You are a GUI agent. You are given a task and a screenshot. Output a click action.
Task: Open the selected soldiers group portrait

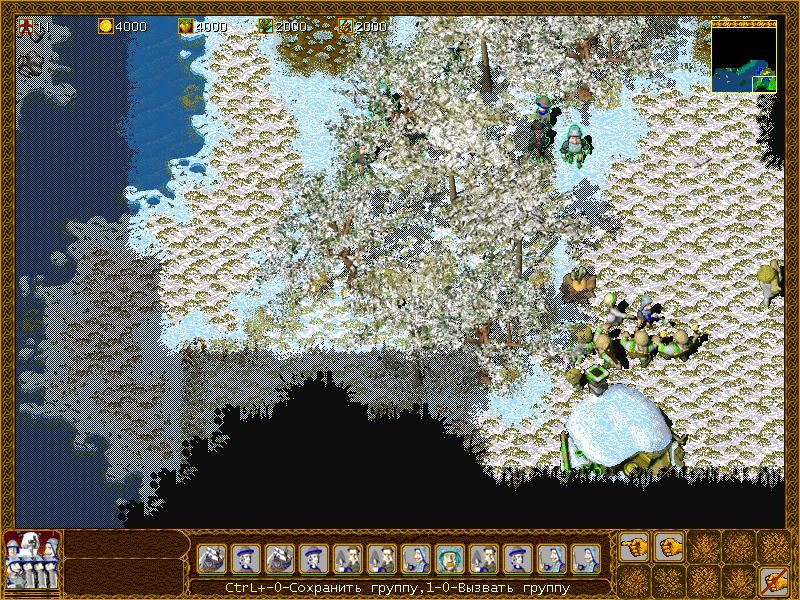(x=32, y=559)
